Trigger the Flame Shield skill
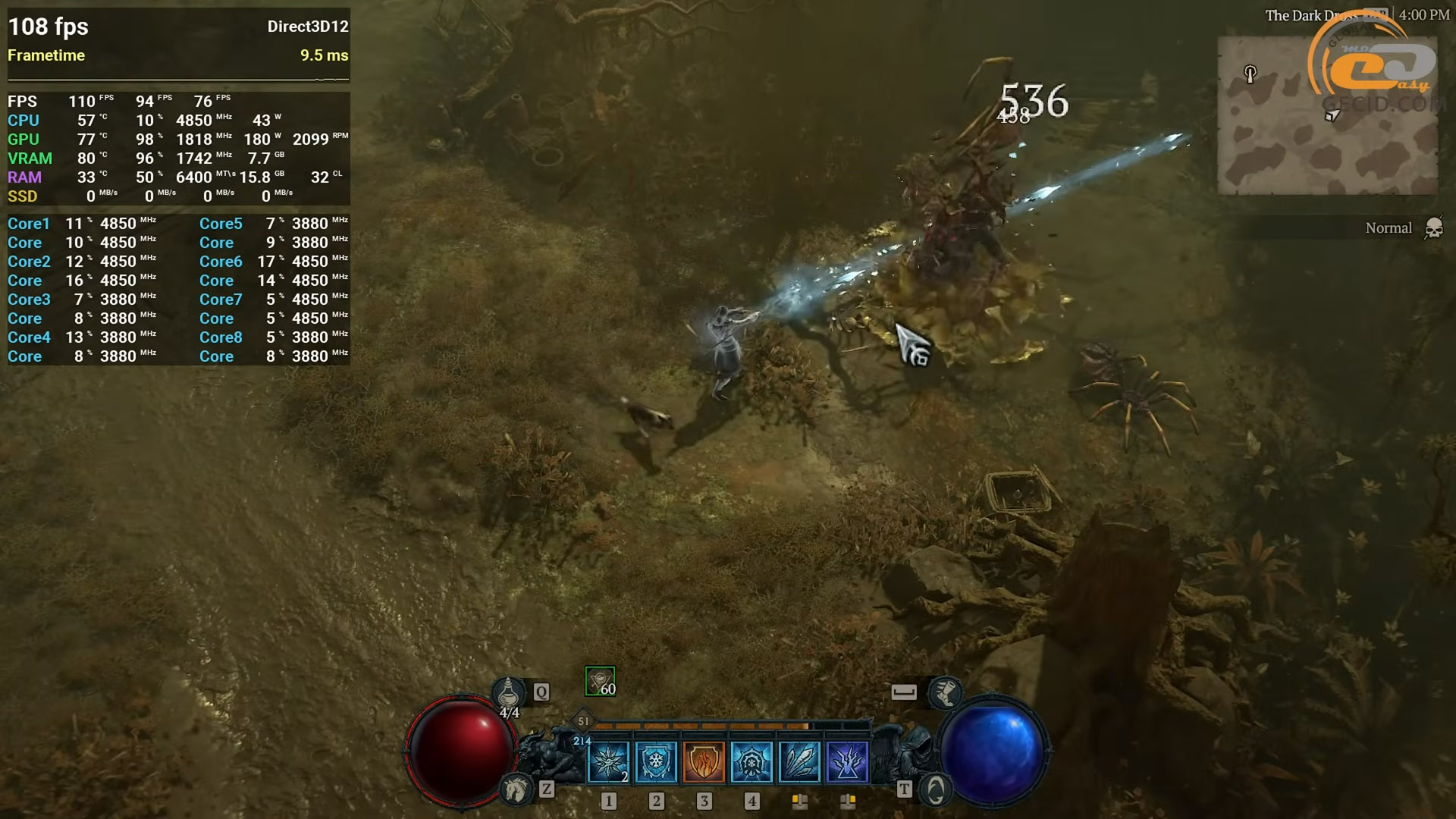 coord(704,761)
